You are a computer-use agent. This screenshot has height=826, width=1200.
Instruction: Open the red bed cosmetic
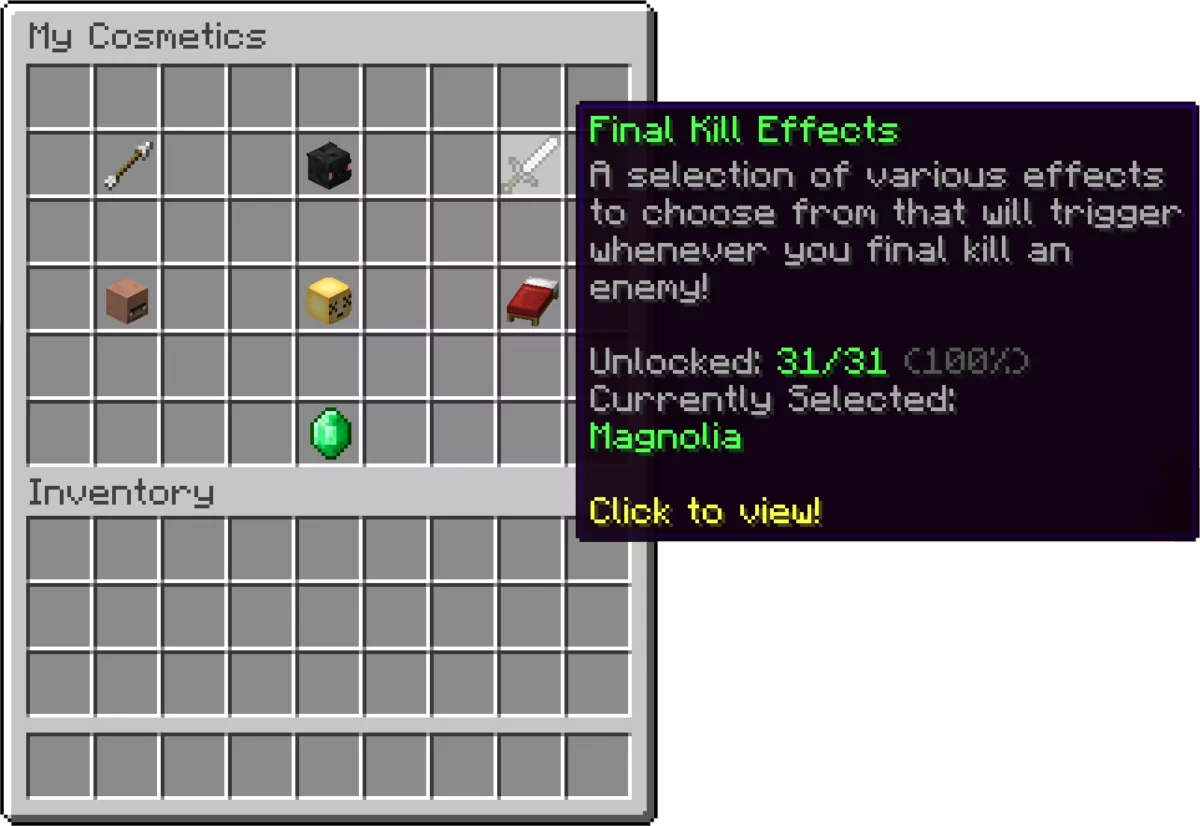[x=531, y=300]
